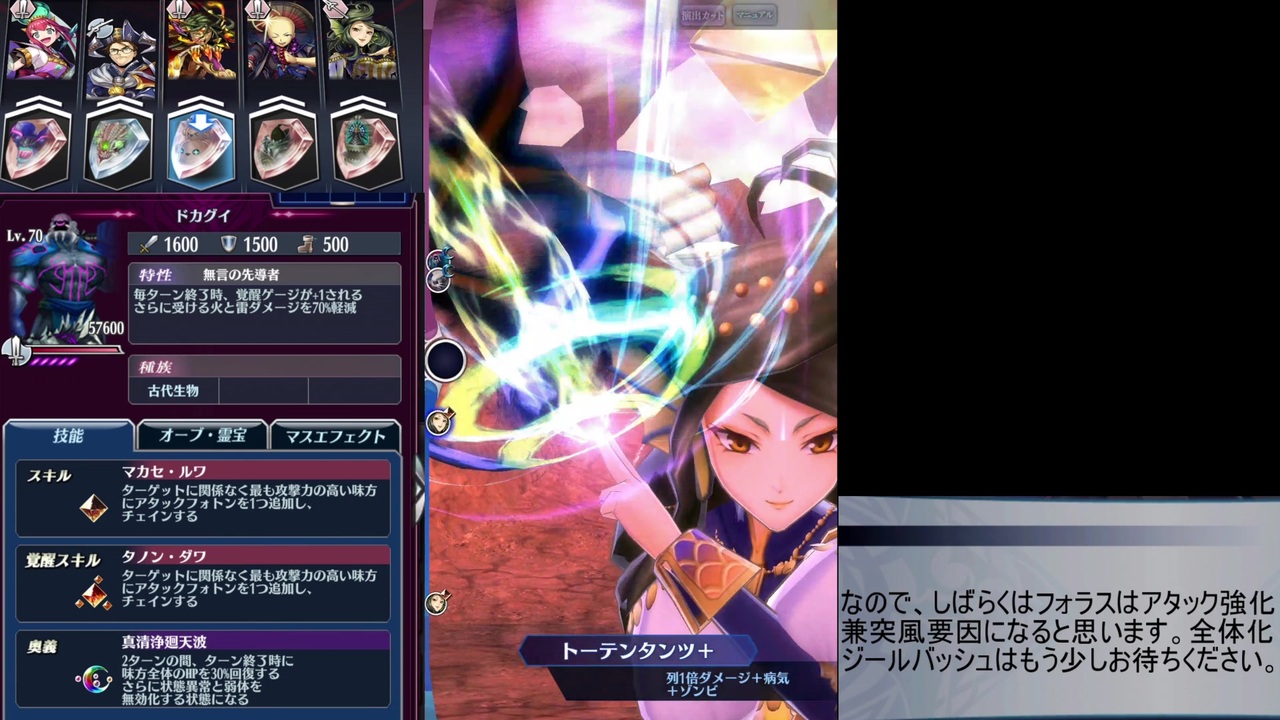Click the small sword gauge icon beside the HP bar
The height and width of the screenshot is (720, 1280).
15,350
